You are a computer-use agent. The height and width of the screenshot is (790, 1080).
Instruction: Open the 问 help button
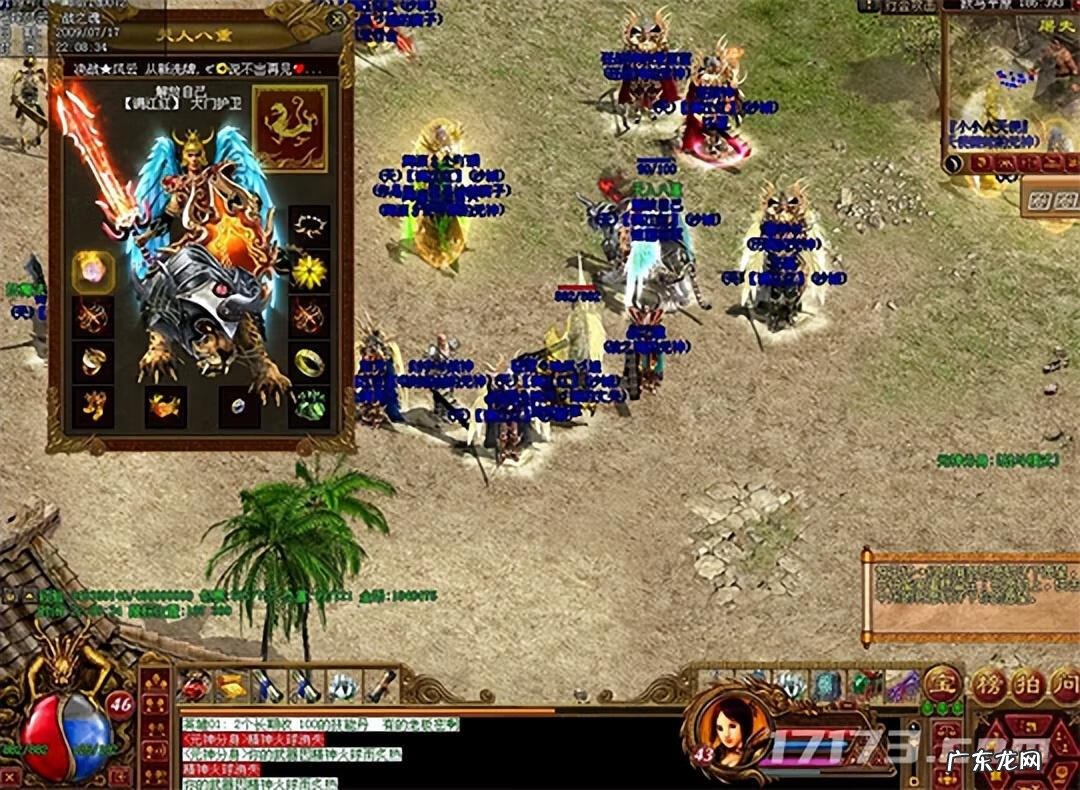[1061, 686]
